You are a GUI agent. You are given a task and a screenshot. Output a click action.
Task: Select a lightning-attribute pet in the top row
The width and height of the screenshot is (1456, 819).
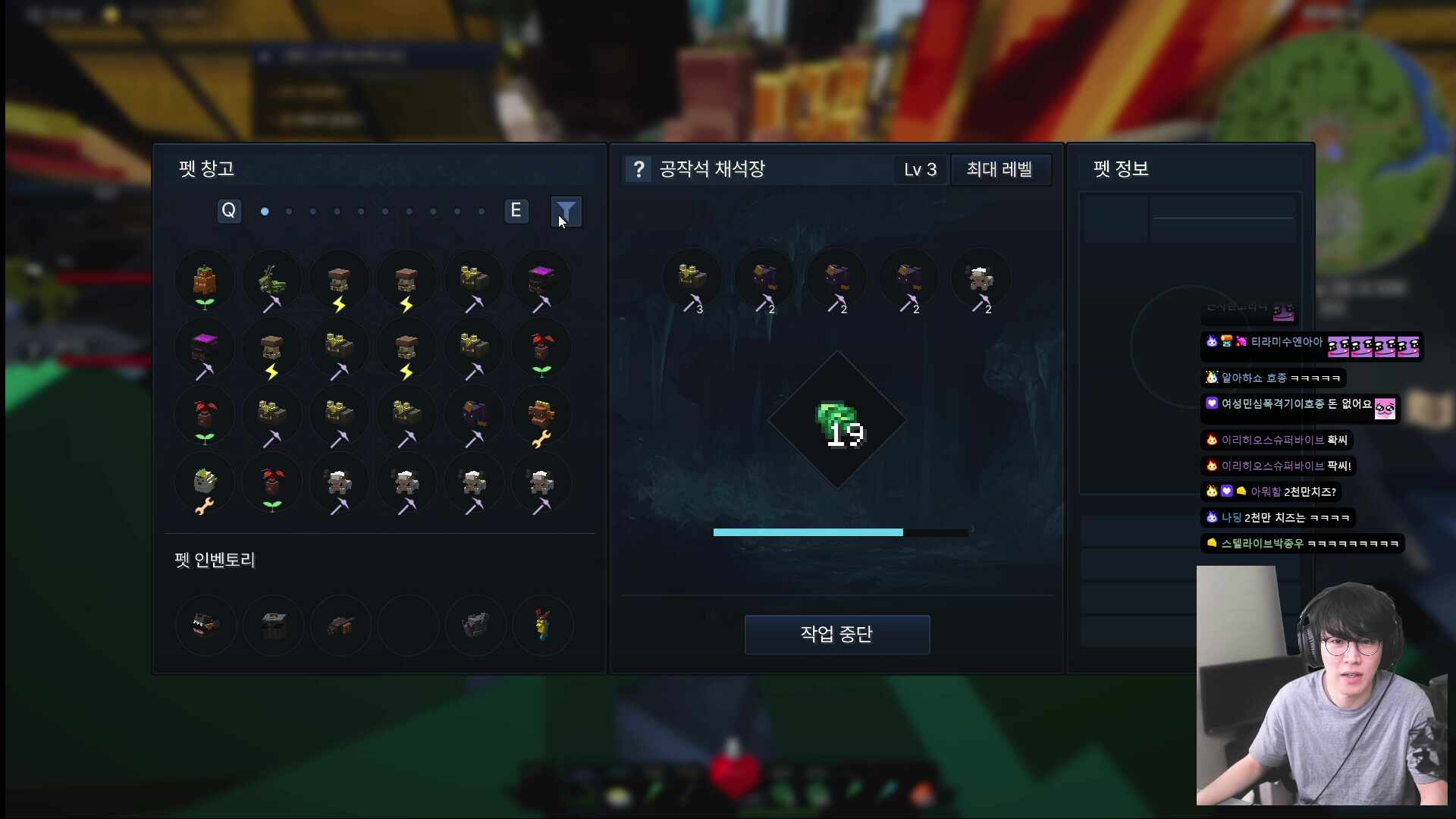coord(339,281)
